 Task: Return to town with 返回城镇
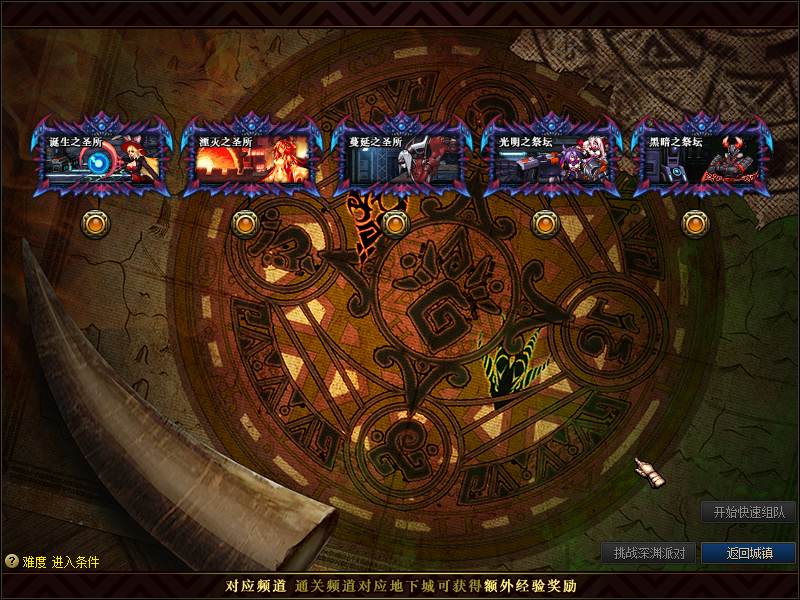748,553
